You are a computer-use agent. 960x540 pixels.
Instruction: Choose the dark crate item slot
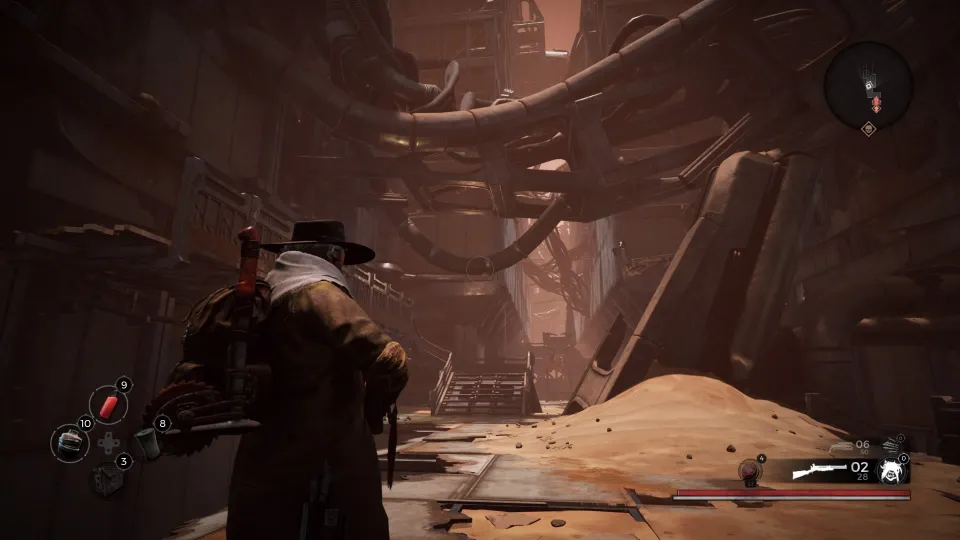coord(106,480)
